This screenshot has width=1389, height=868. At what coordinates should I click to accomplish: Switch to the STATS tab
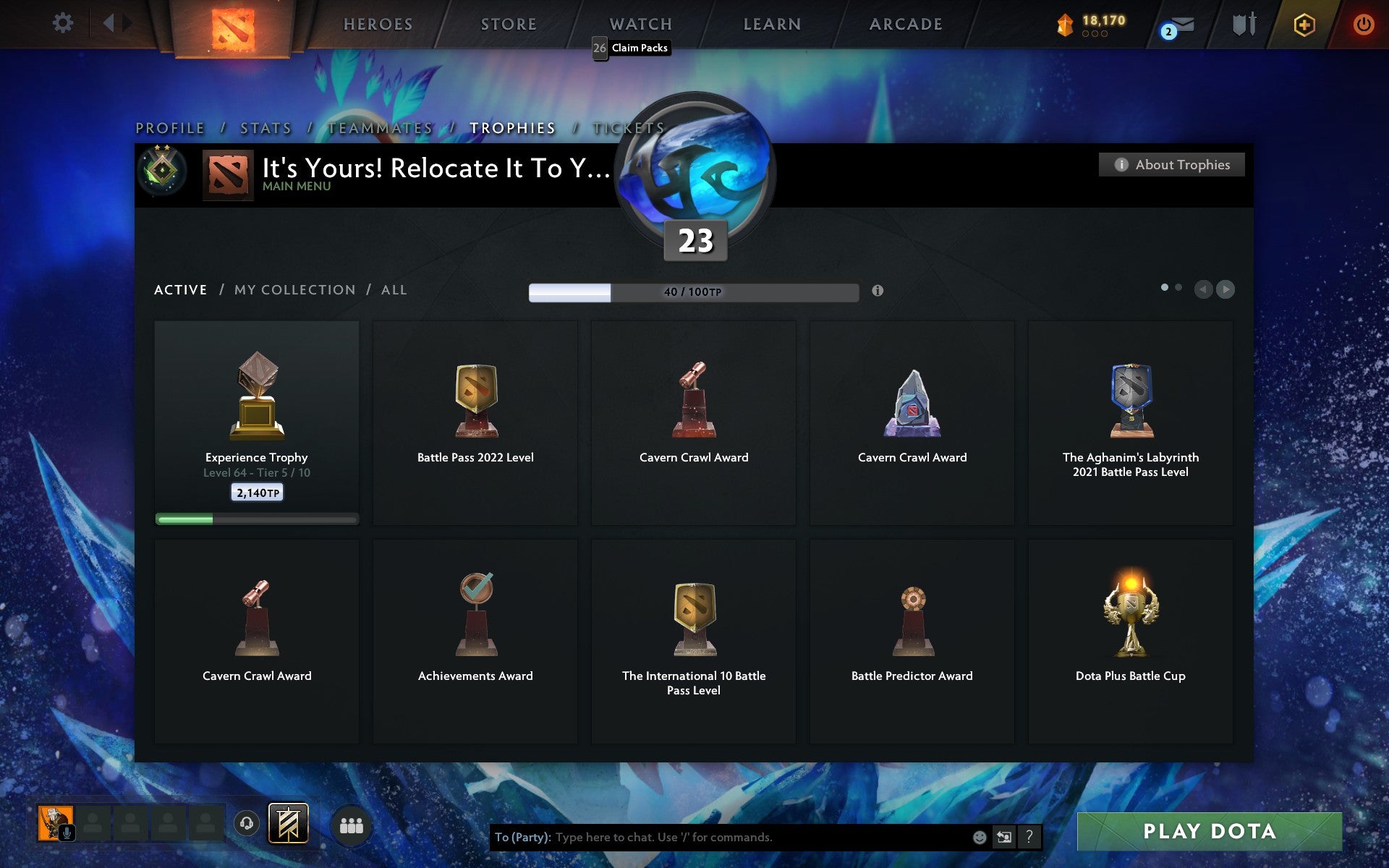(x=266, y=127)
